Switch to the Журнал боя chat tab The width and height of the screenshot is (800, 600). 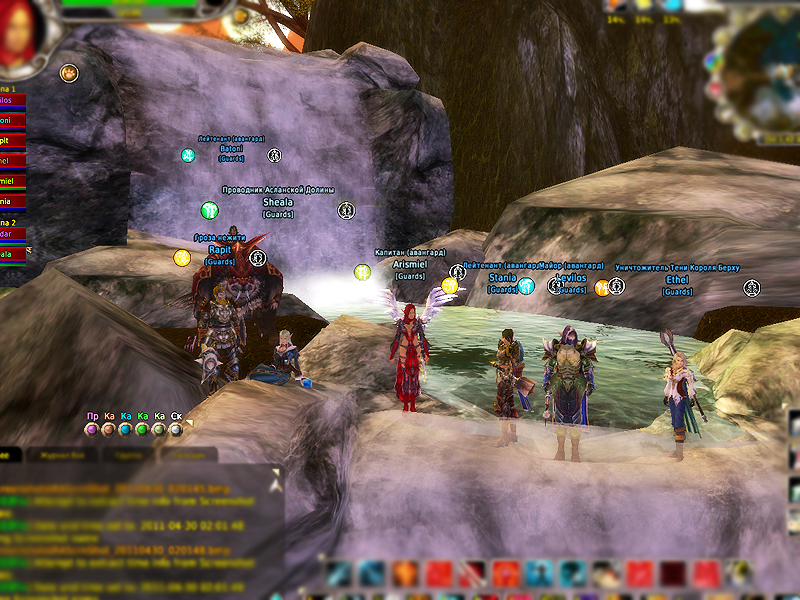click(x=64, y=454)
